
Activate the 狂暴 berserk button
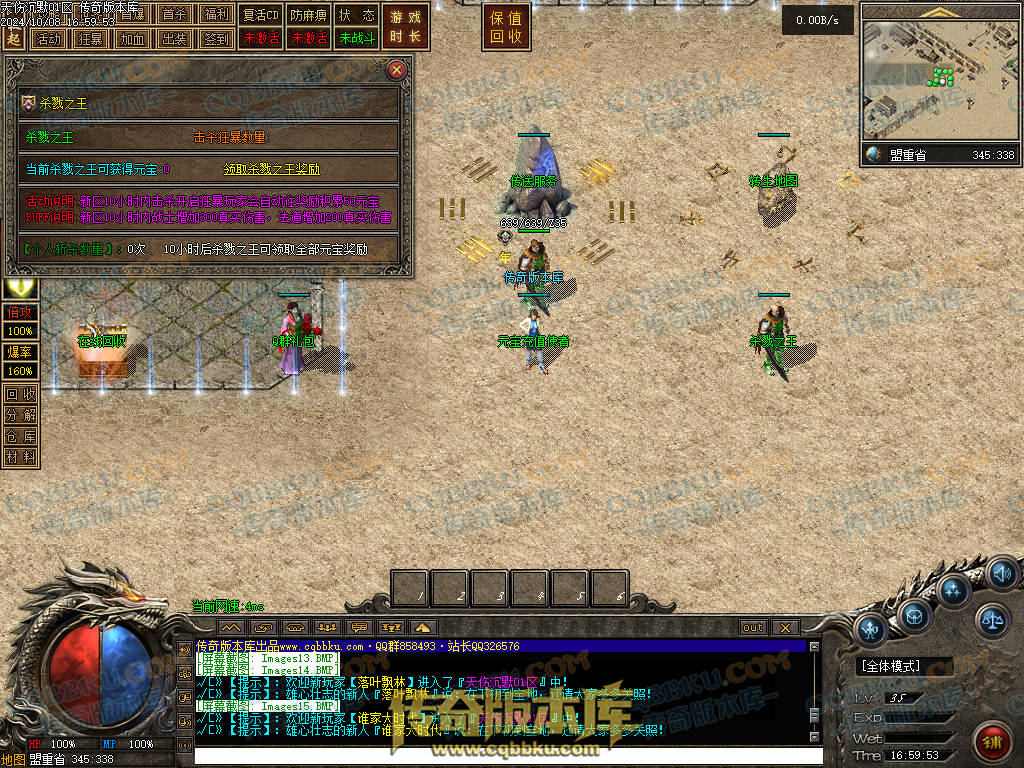click(90, 39)
